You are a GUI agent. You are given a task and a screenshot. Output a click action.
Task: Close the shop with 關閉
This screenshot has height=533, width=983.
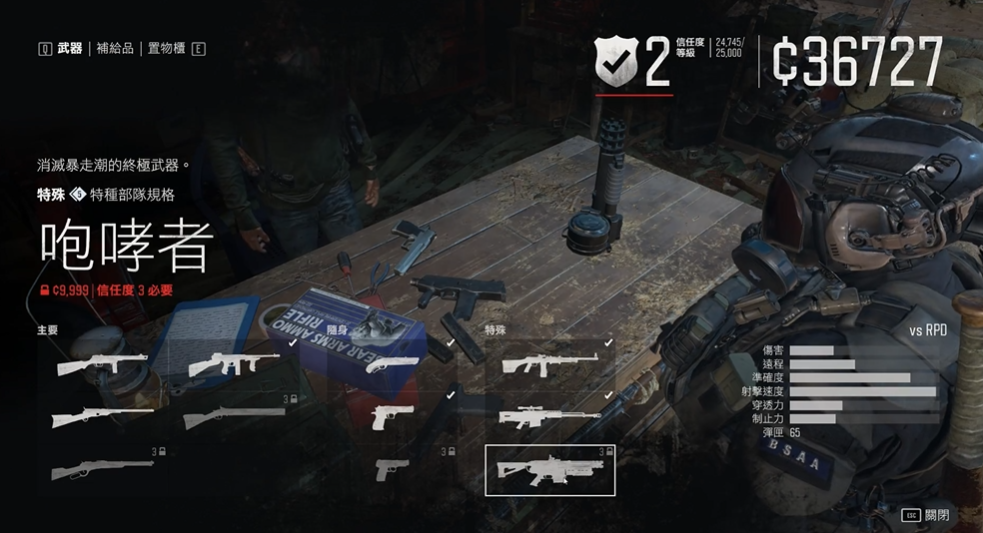click(936, 515)
